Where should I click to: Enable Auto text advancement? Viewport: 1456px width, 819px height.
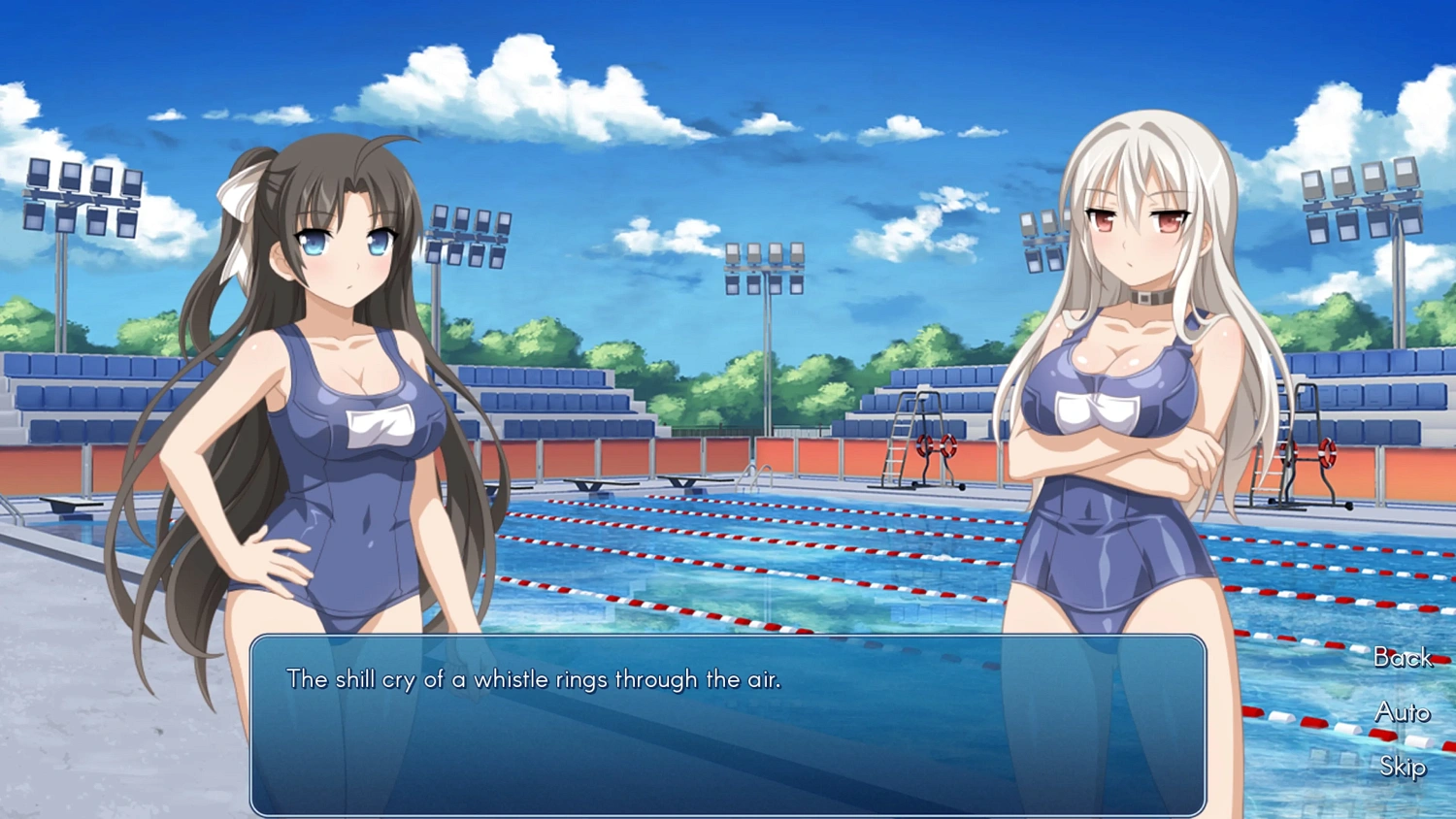pyautogui.click(x=1402, y=713)
